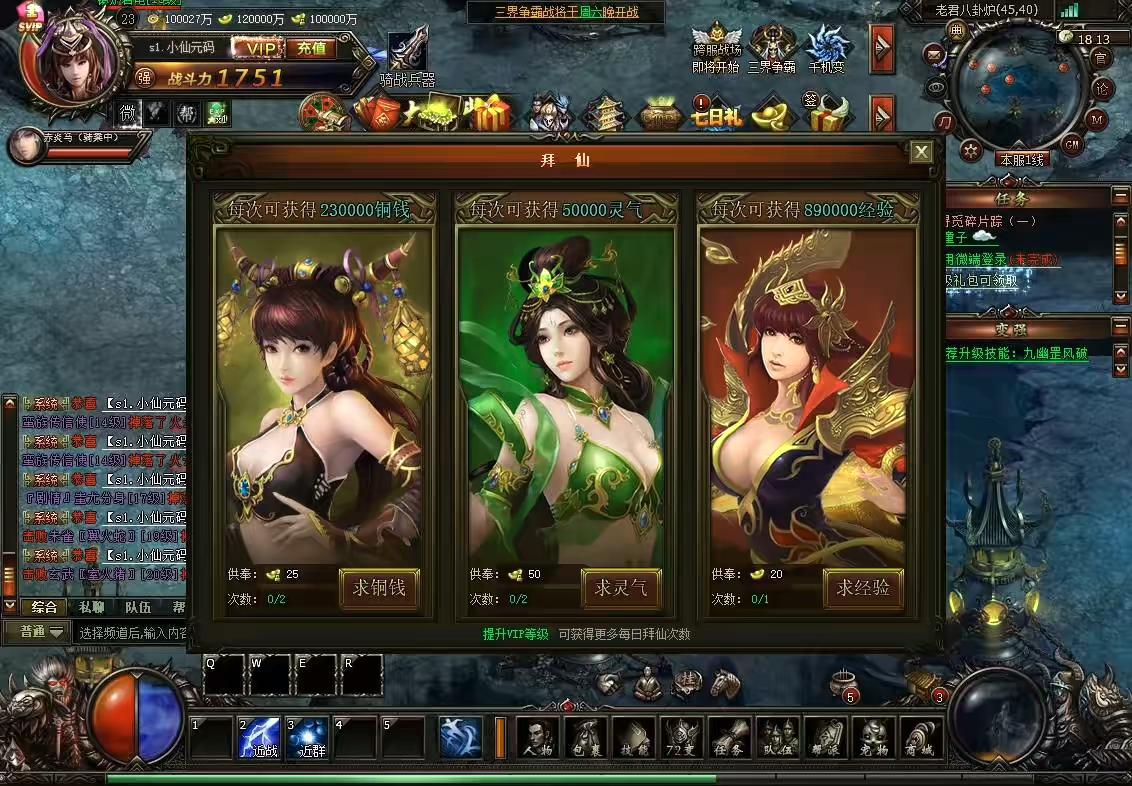Open the 三界争霸 event icon
The width and height of the screenshot is (1132, 786).
pyautogui.click(x=772, y=48)
